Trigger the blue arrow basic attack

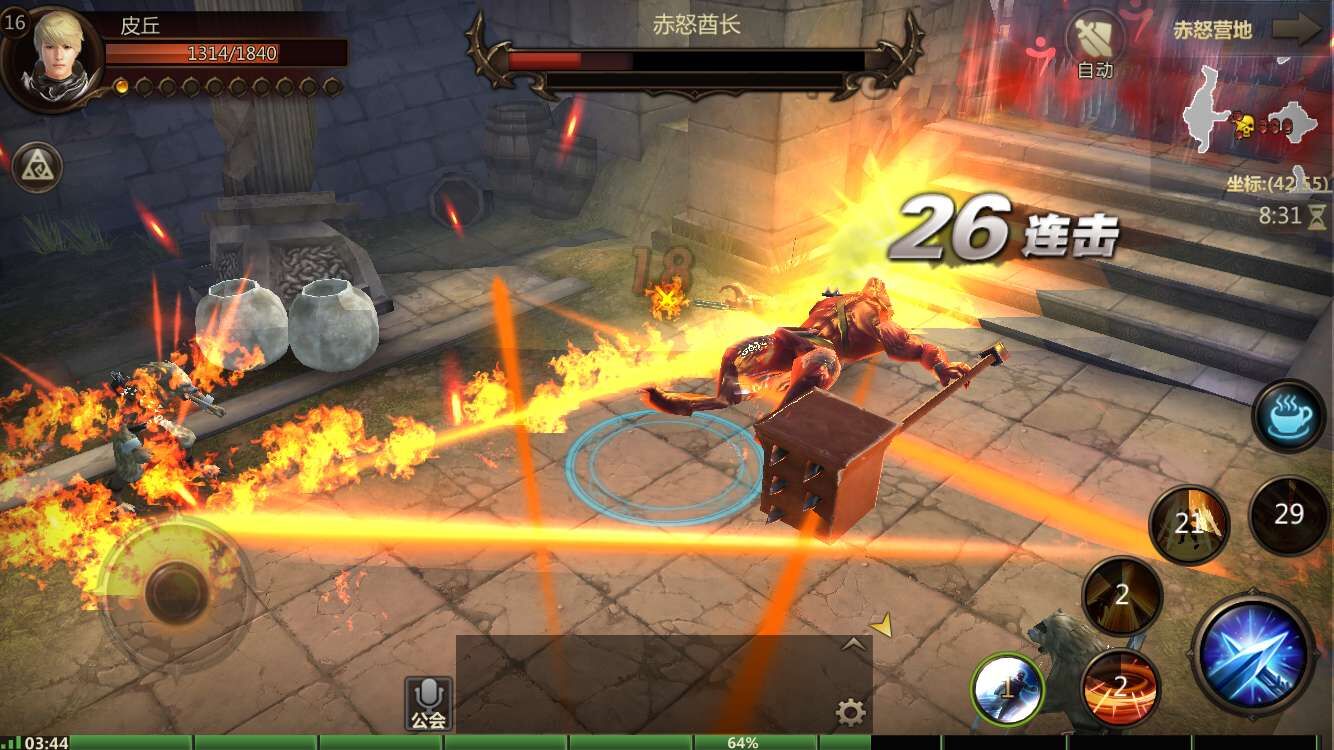pyautogui.click(x=1254, y=656)
